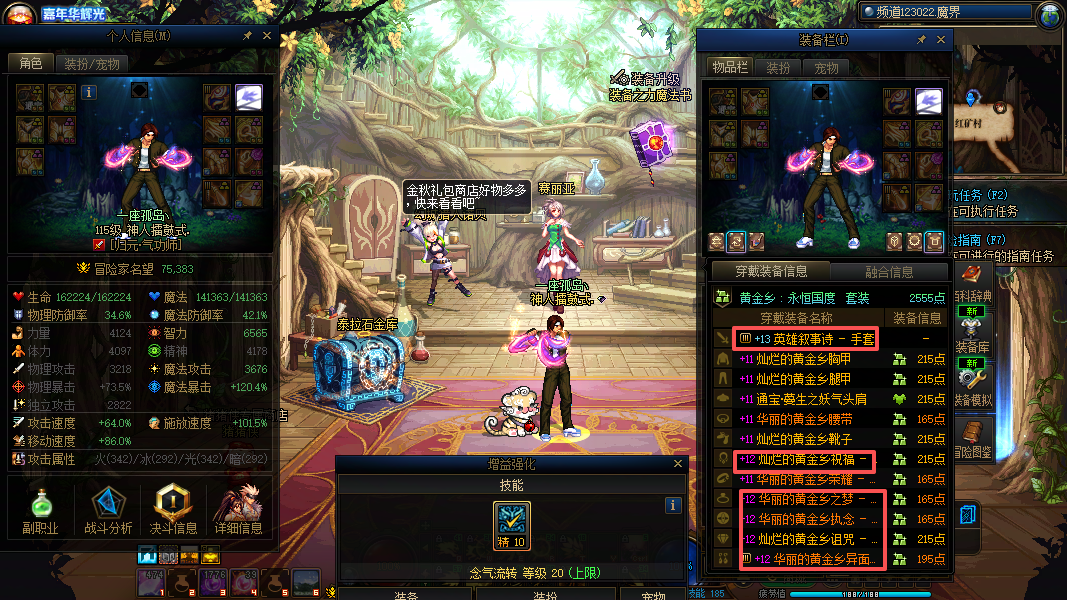View 决斗信息 duel information

[x=173, y=510]
